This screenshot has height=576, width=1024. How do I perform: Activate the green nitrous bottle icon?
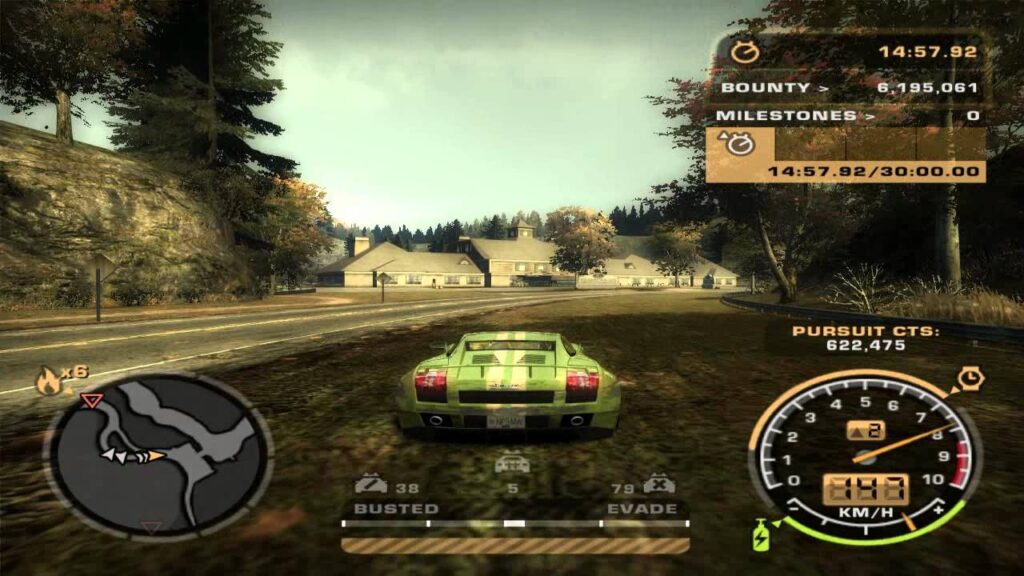tap(763, 534)
